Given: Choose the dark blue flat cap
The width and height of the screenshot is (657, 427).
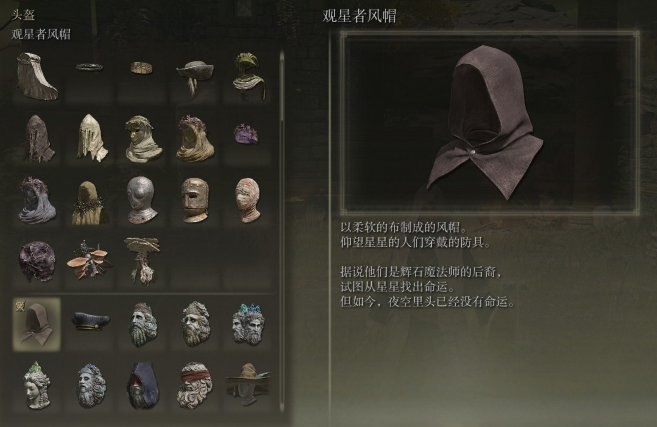Looking at the screenshot, I should [x=90, y=321].
